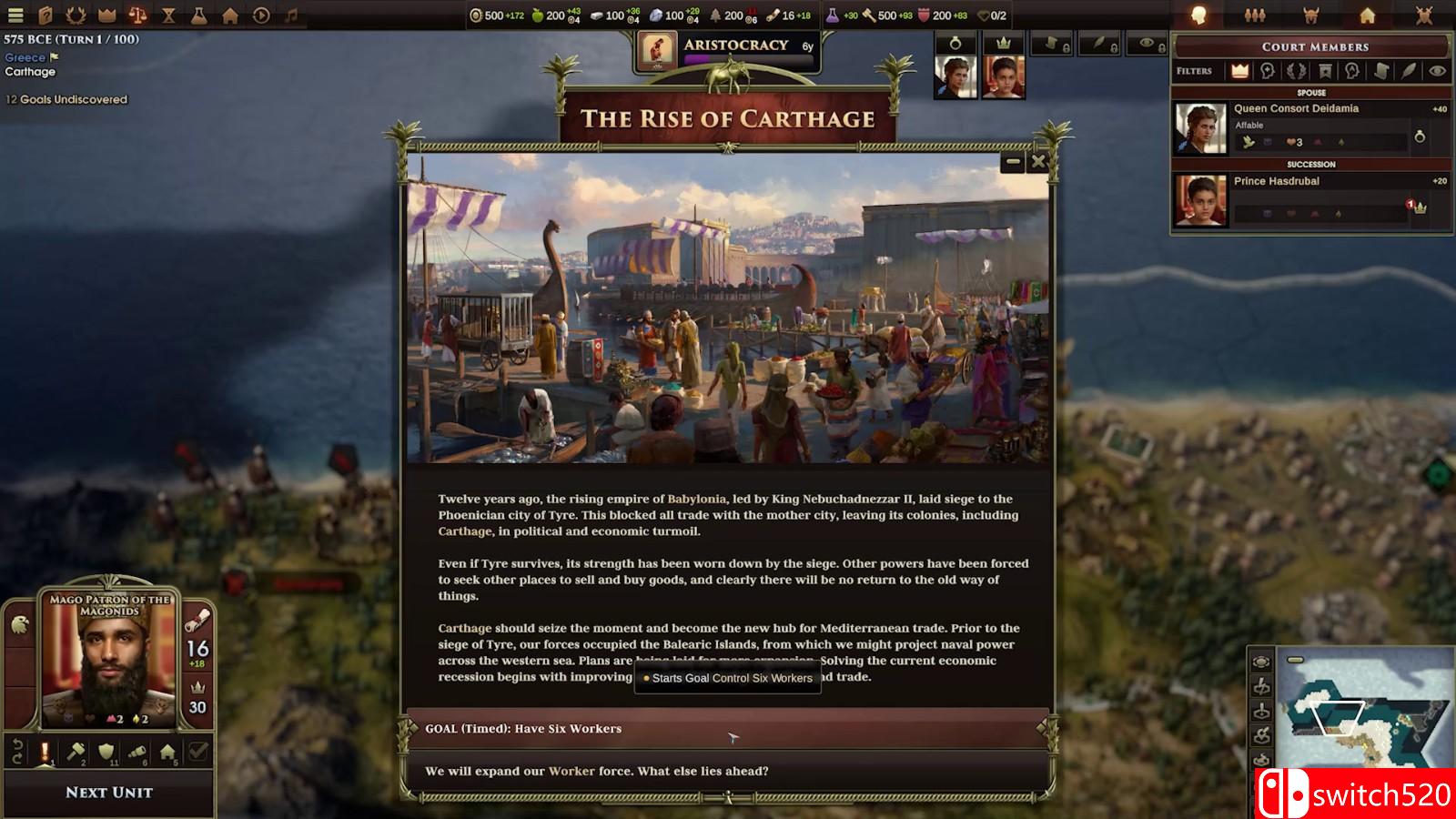Open the hammer build list icon

click(76, 752)
